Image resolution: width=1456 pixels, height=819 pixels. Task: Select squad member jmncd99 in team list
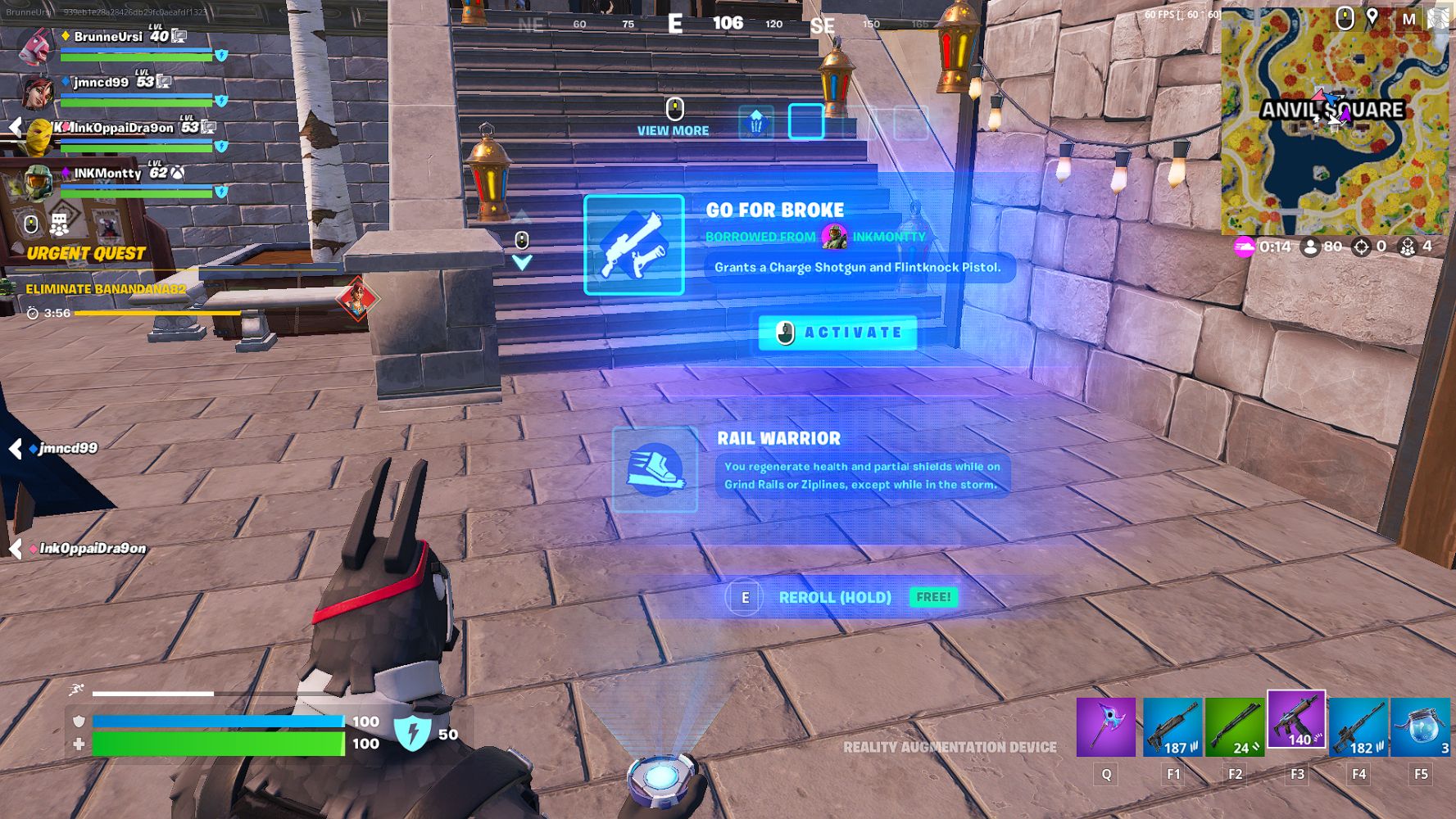(102, 83)
